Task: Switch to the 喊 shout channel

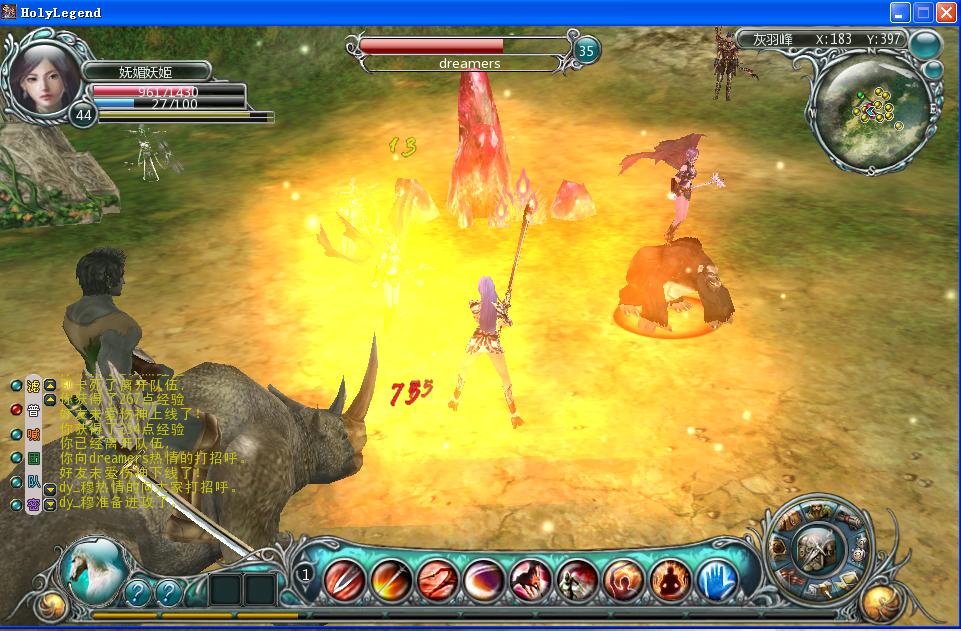Action: [33, 434]
